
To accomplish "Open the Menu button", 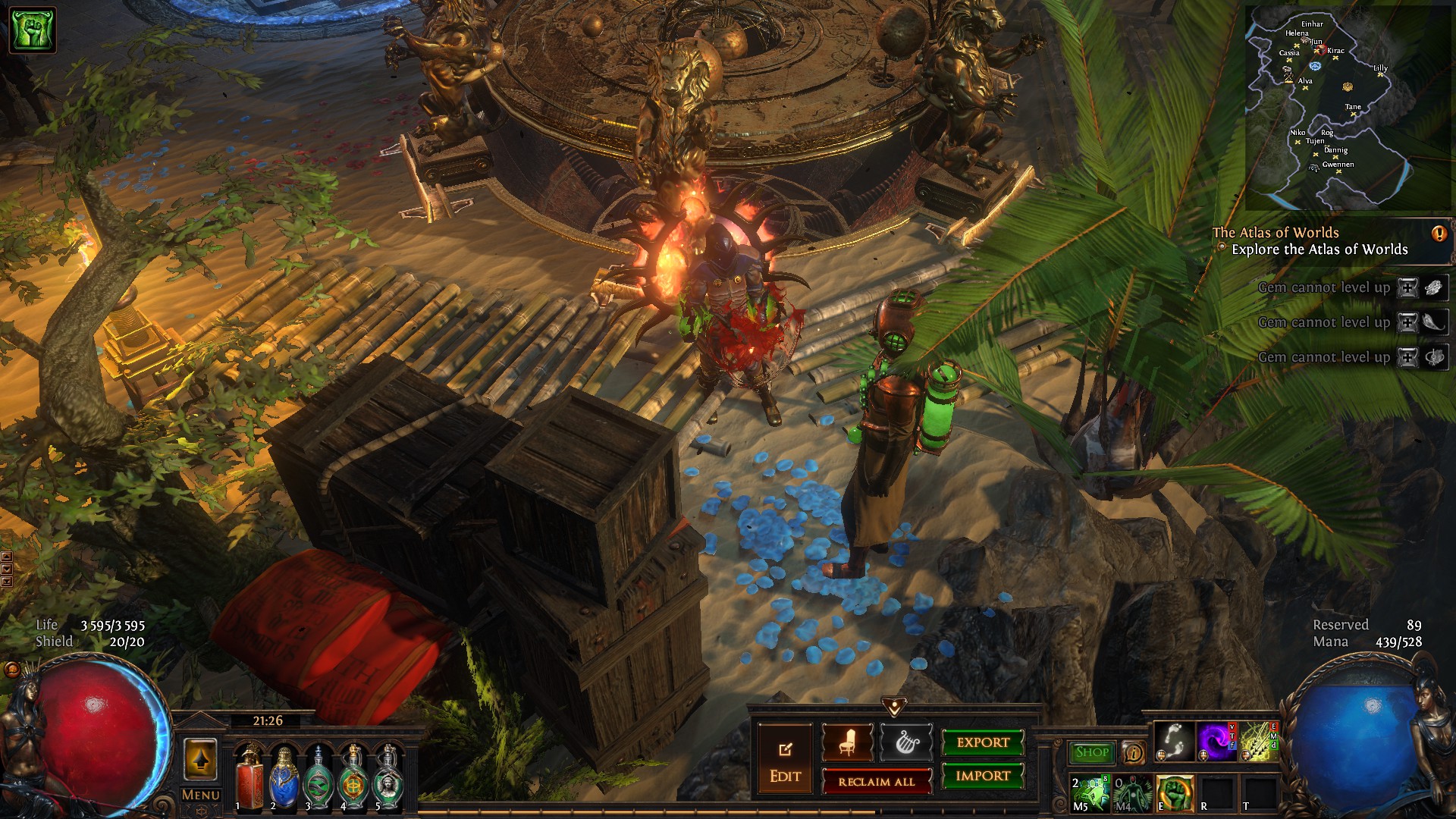I will click(201, 795).
